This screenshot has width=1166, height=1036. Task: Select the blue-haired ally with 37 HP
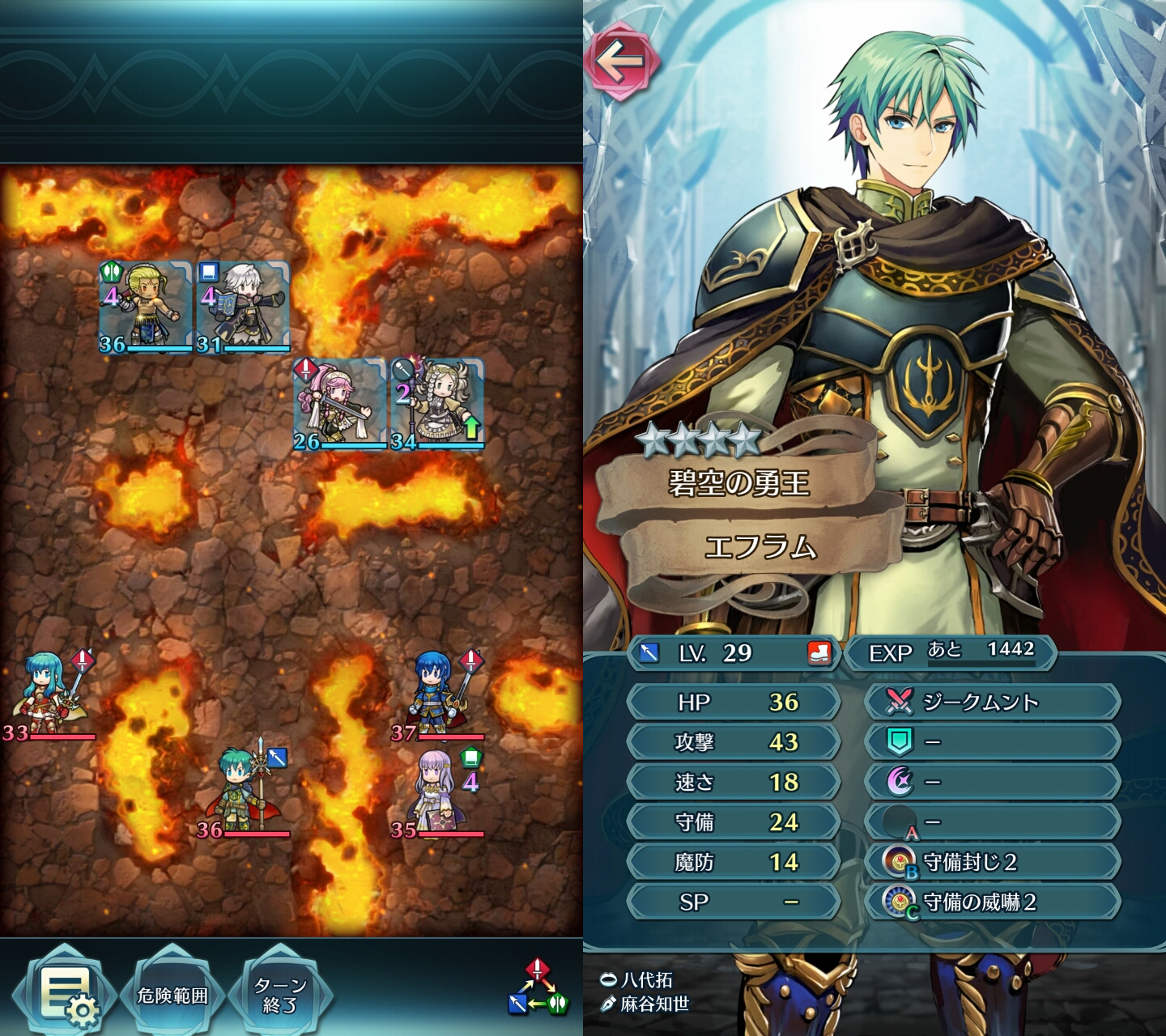point(437,694)
